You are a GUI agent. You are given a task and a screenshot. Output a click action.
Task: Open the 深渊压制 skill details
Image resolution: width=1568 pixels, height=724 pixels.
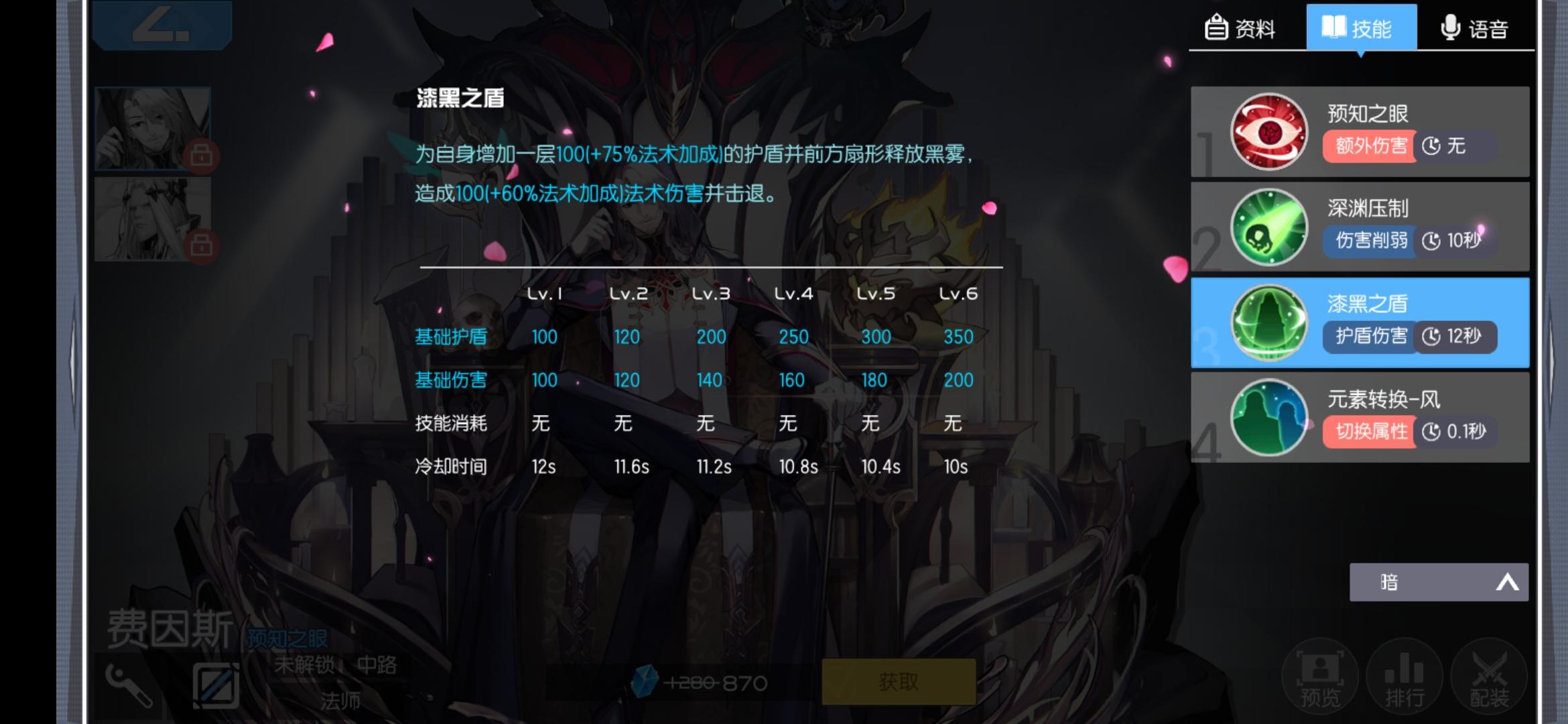pos(1268,227)
